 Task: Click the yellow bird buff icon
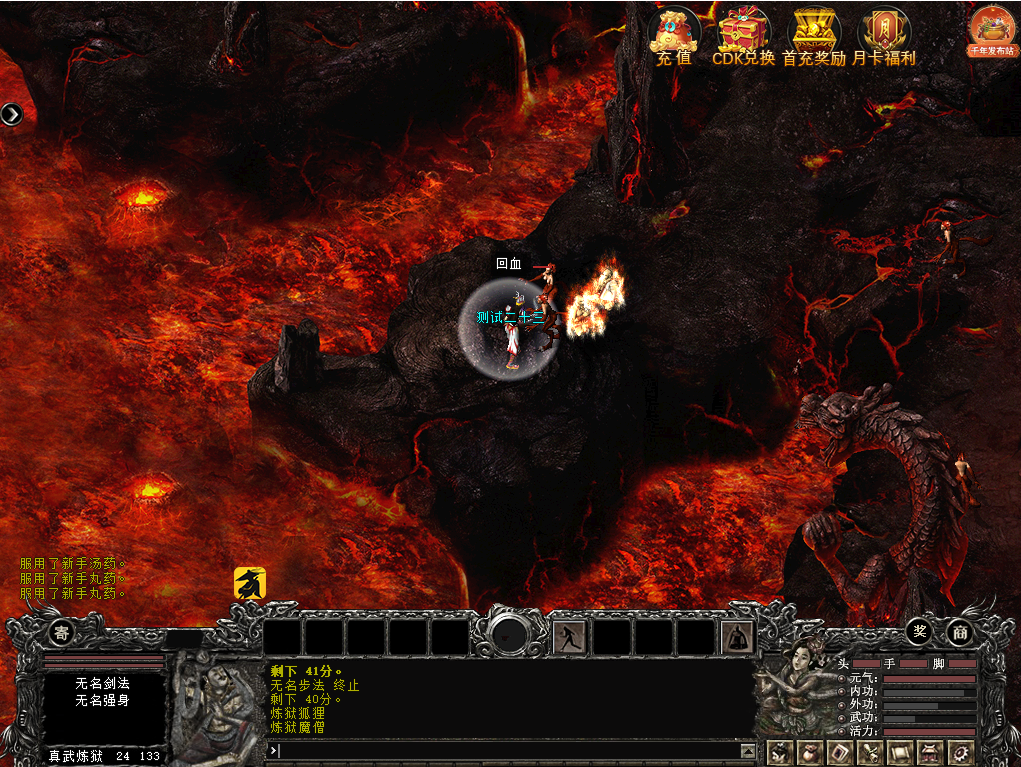click(249, 583)
